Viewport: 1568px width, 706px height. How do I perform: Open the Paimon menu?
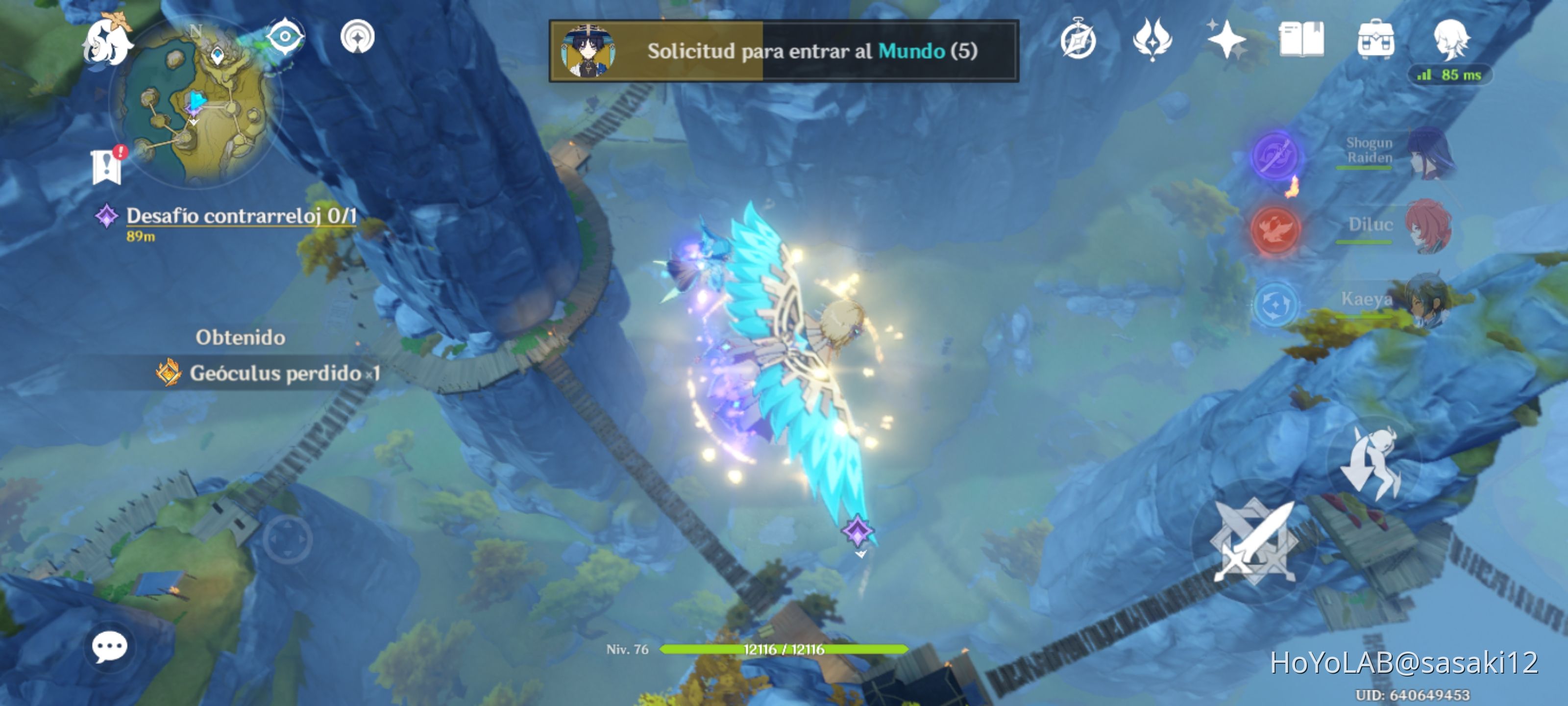(108, 43)
